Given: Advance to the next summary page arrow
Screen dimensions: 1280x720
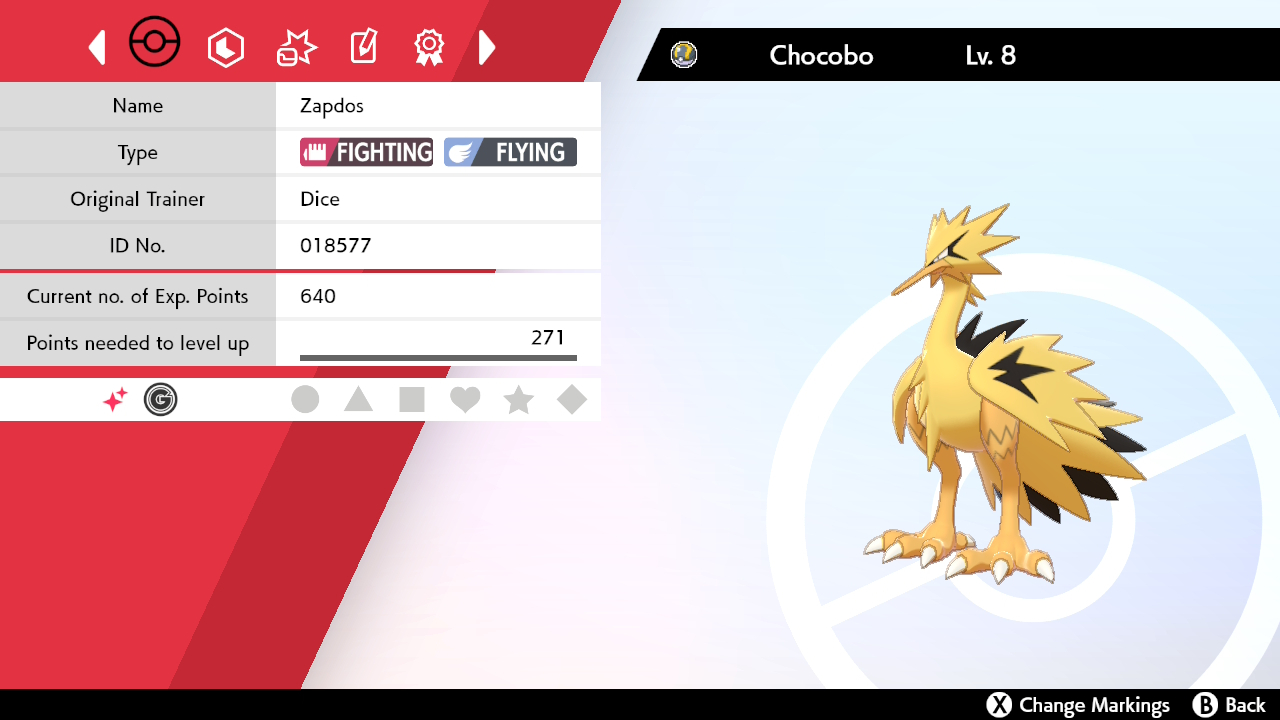Looking at the screenshot, I should coord(487,47).
